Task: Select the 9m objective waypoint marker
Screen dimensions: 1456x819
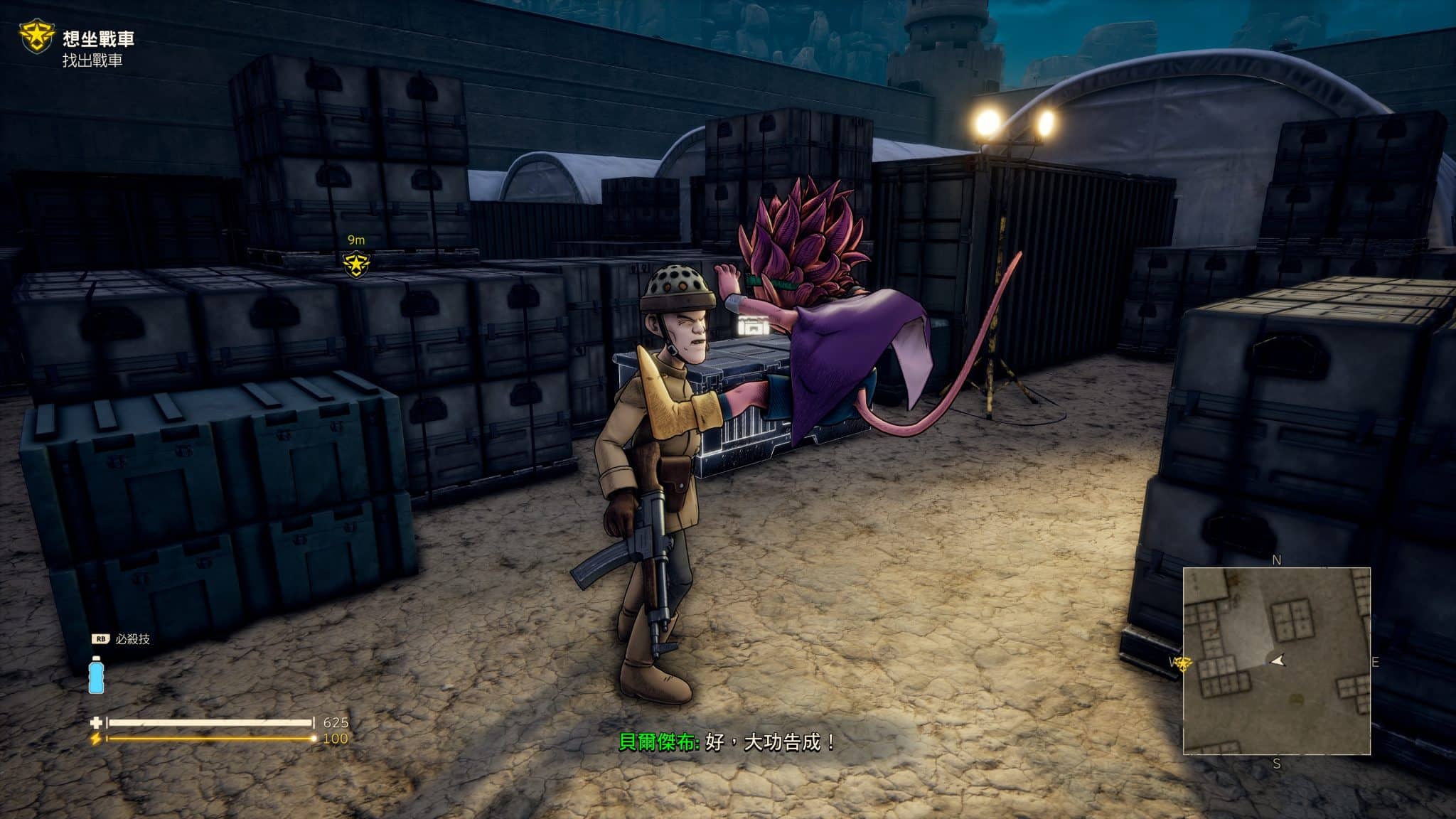Action: click(355, 264)
